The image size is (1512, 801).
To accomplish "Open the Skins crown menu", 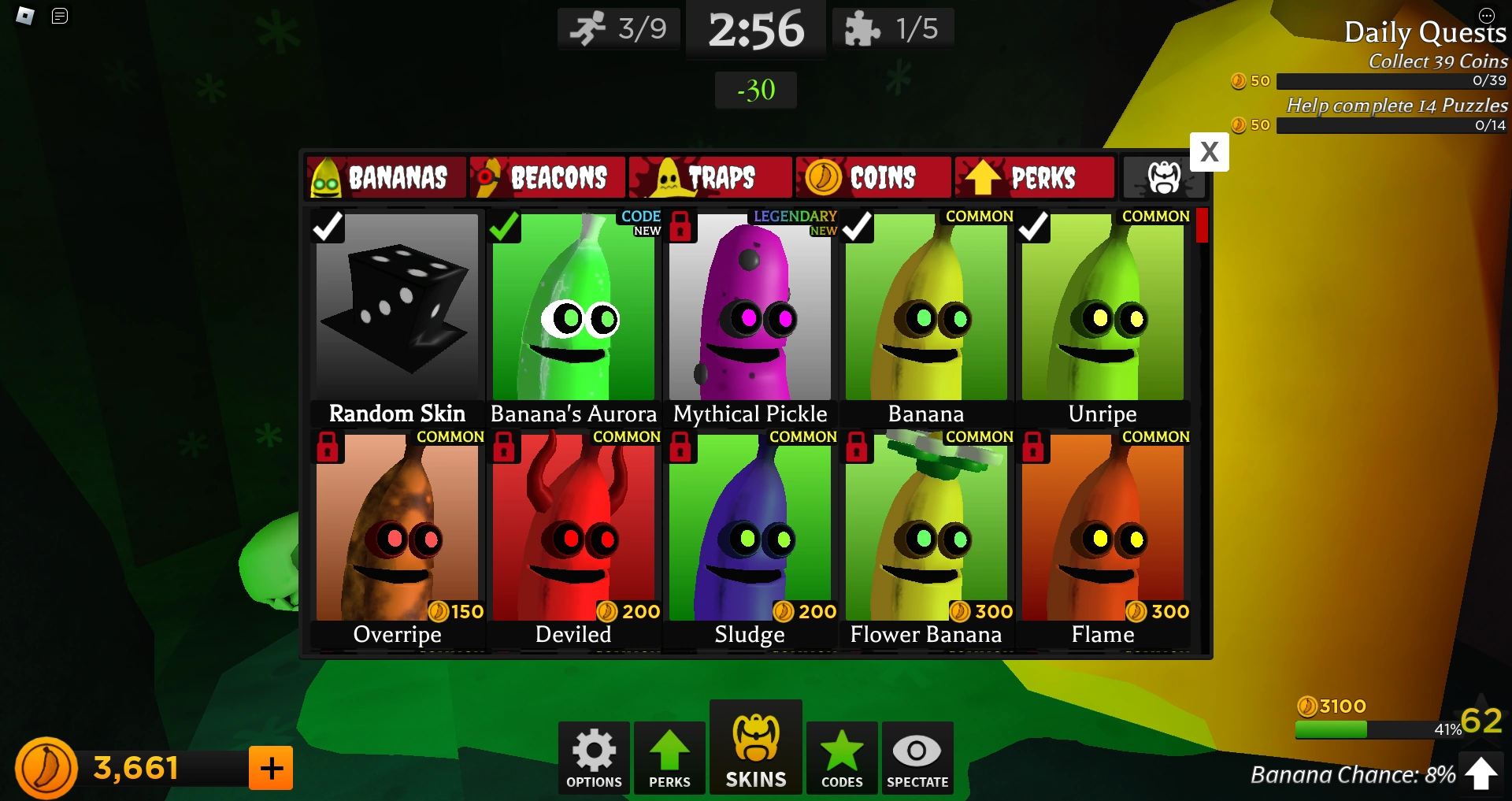I will point(755,747).
